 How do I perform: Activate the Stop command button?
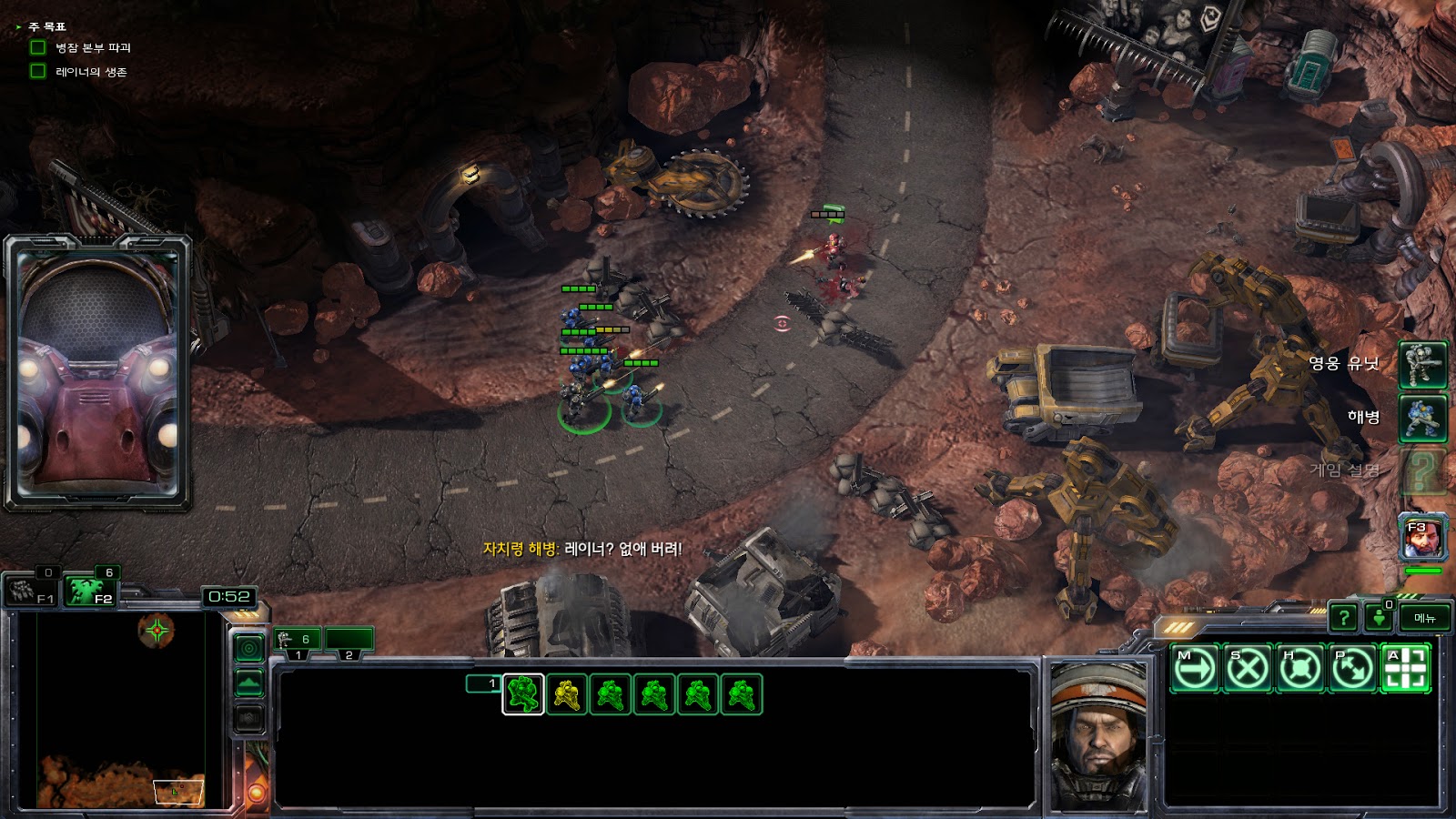[1247, 669]
